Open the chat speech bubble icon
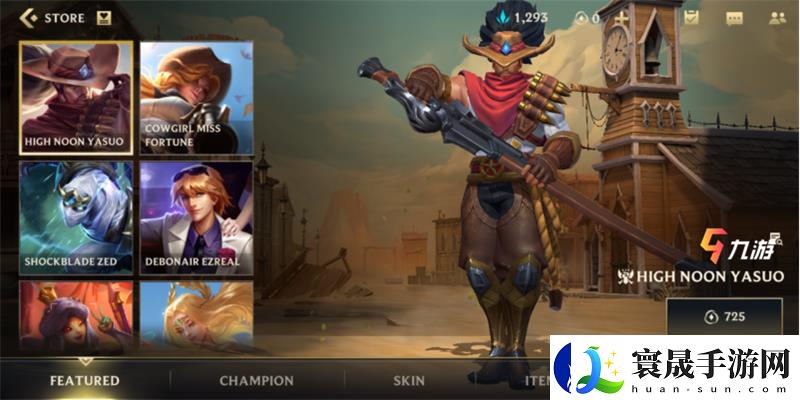The height and width of the screenshot is (400, 800). 735,17
